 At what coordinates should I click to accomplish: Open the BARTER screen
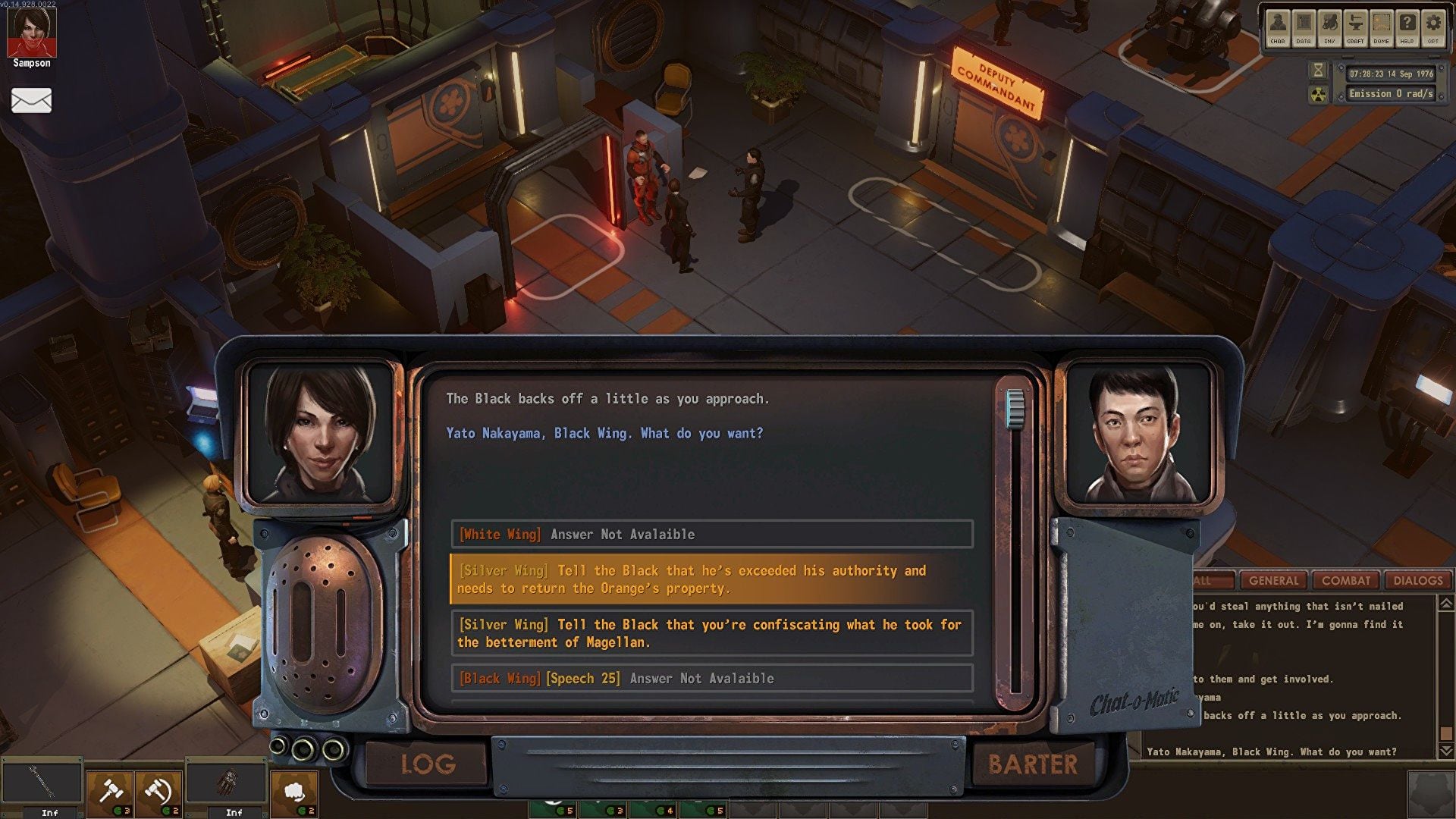click(1032, 764)
